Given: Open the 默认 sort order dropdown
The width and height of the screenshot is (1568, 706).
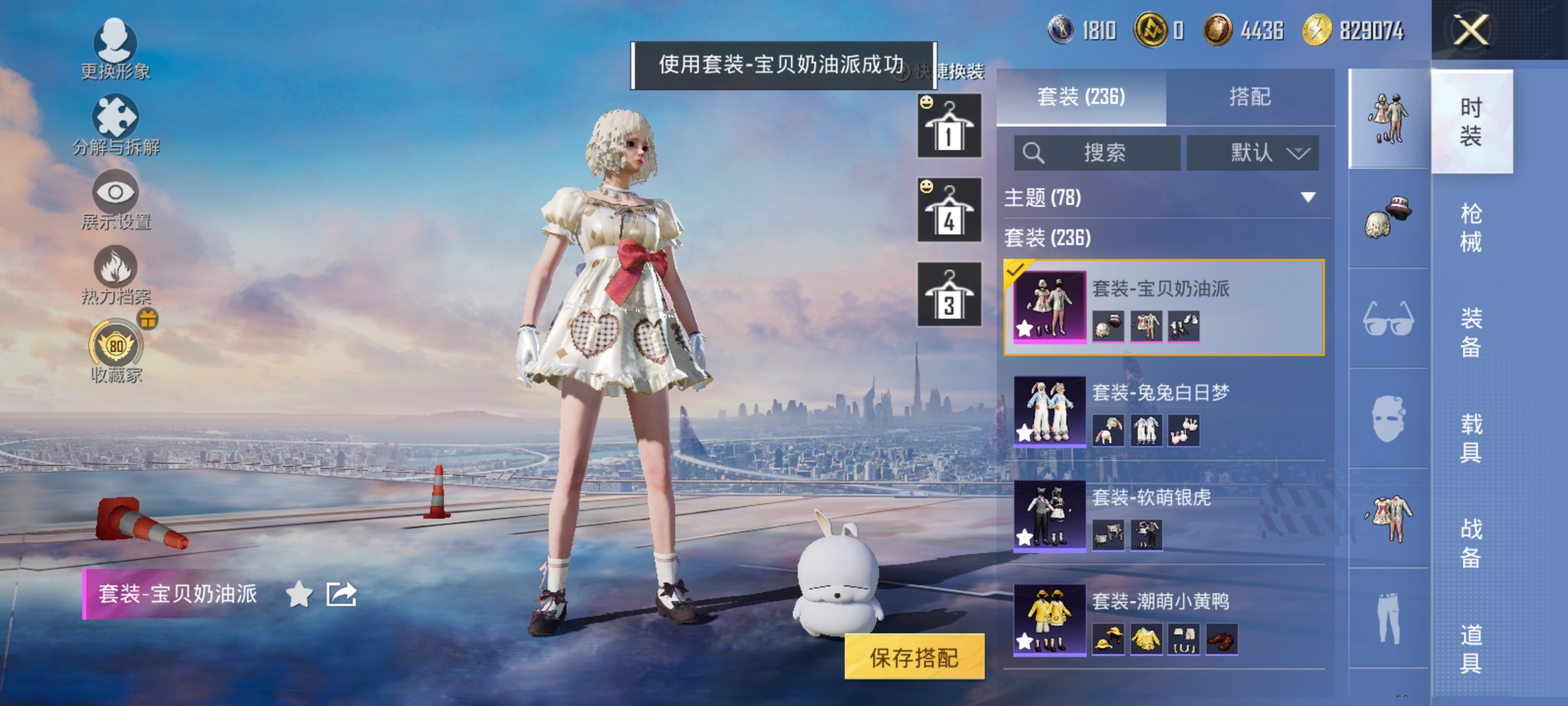Looking at the screenshot, I should [1252, 153].
